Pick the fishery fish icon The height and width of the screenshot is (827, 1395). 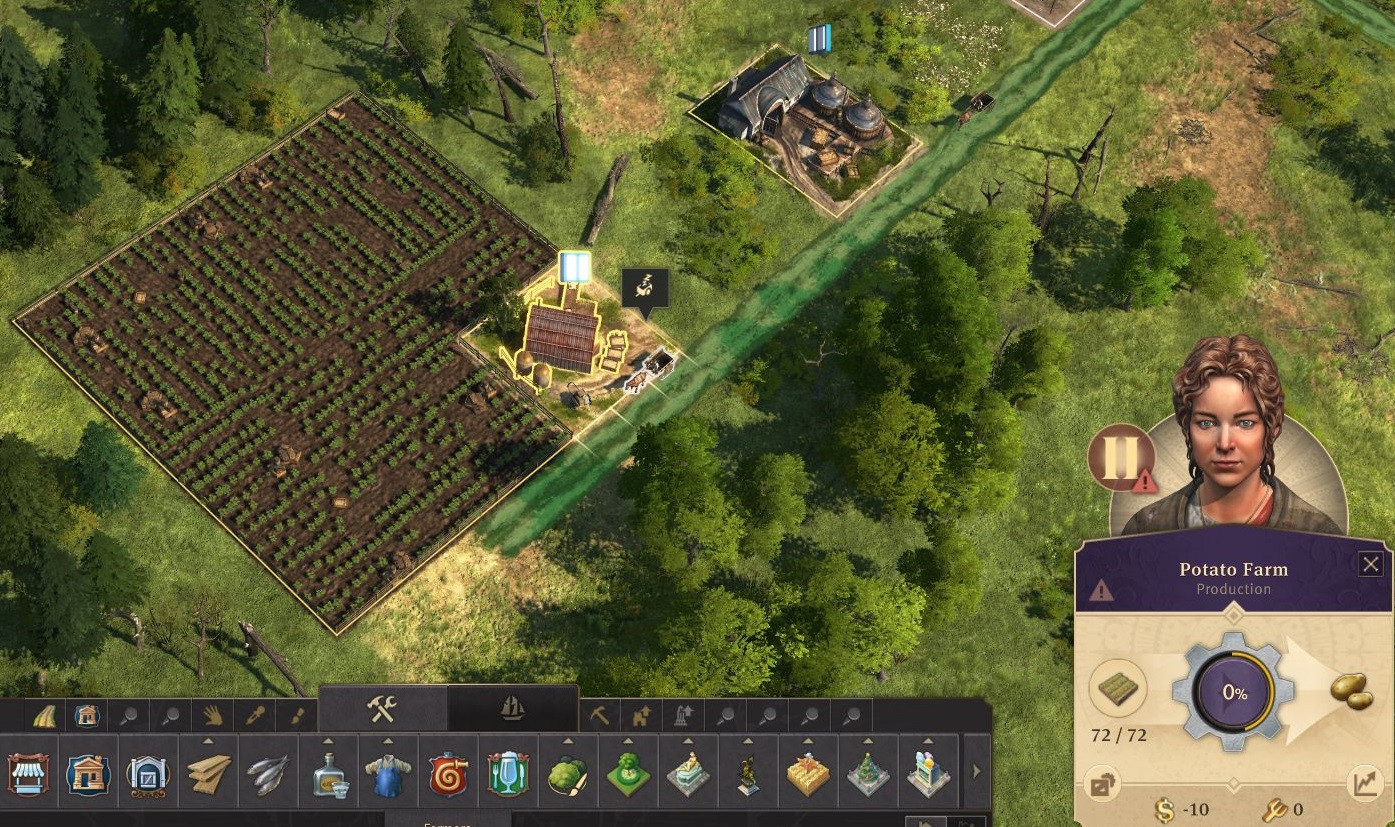point(268,775)
